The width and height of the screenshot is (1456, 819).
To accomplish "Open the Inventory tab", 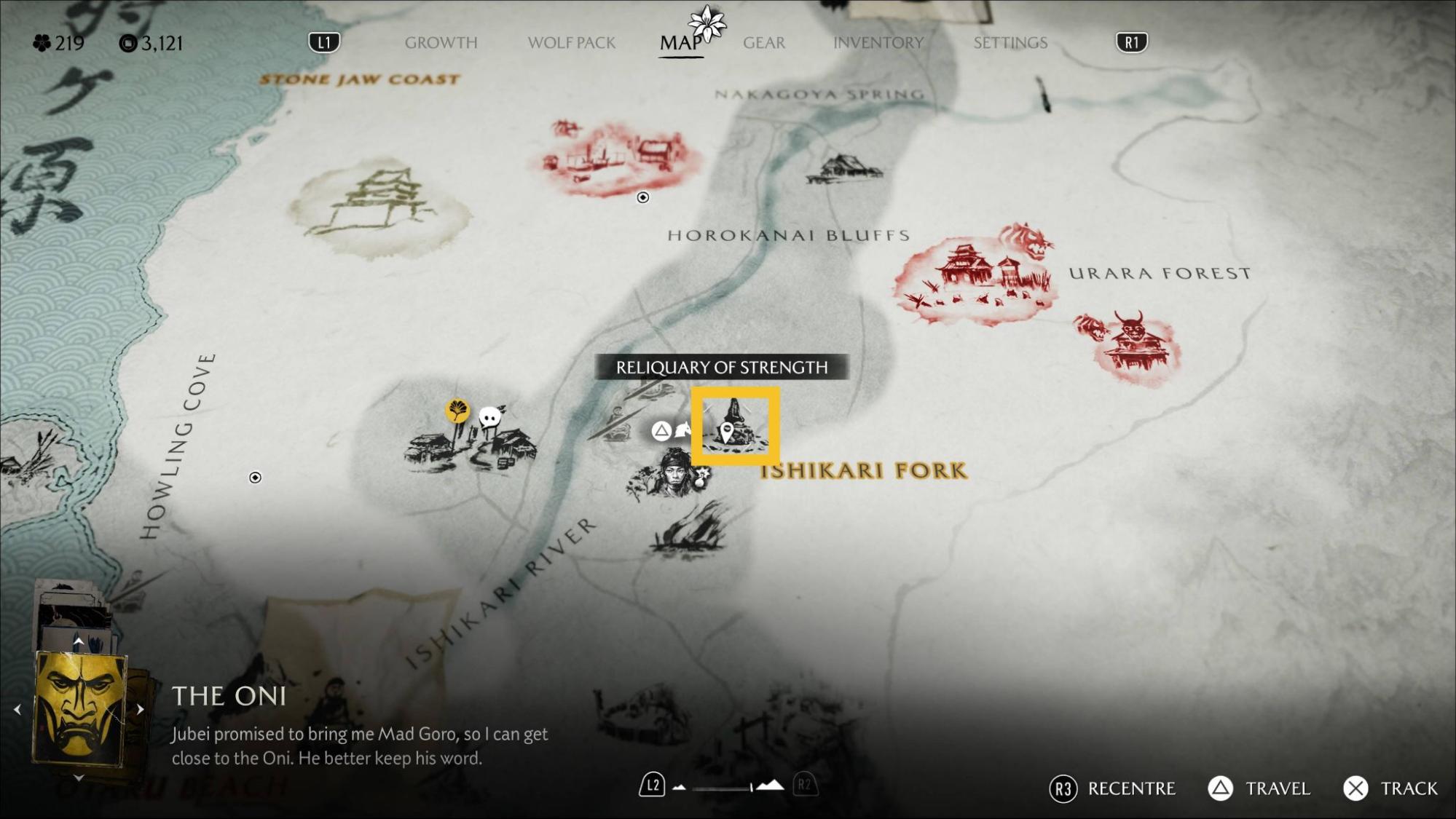I will pos(878,43).
